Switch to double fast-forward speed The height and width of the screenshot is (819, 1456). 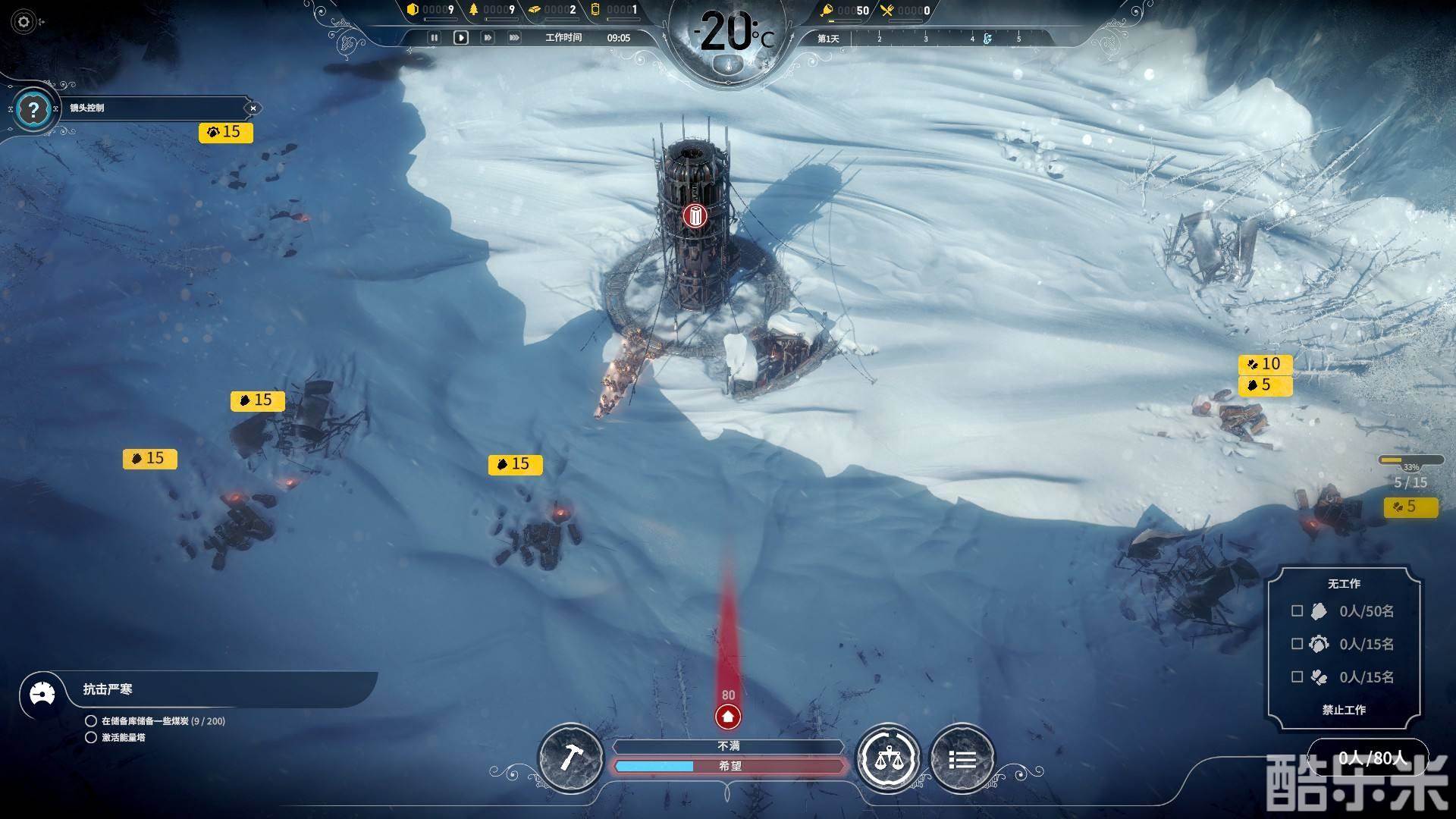(487, 37)
